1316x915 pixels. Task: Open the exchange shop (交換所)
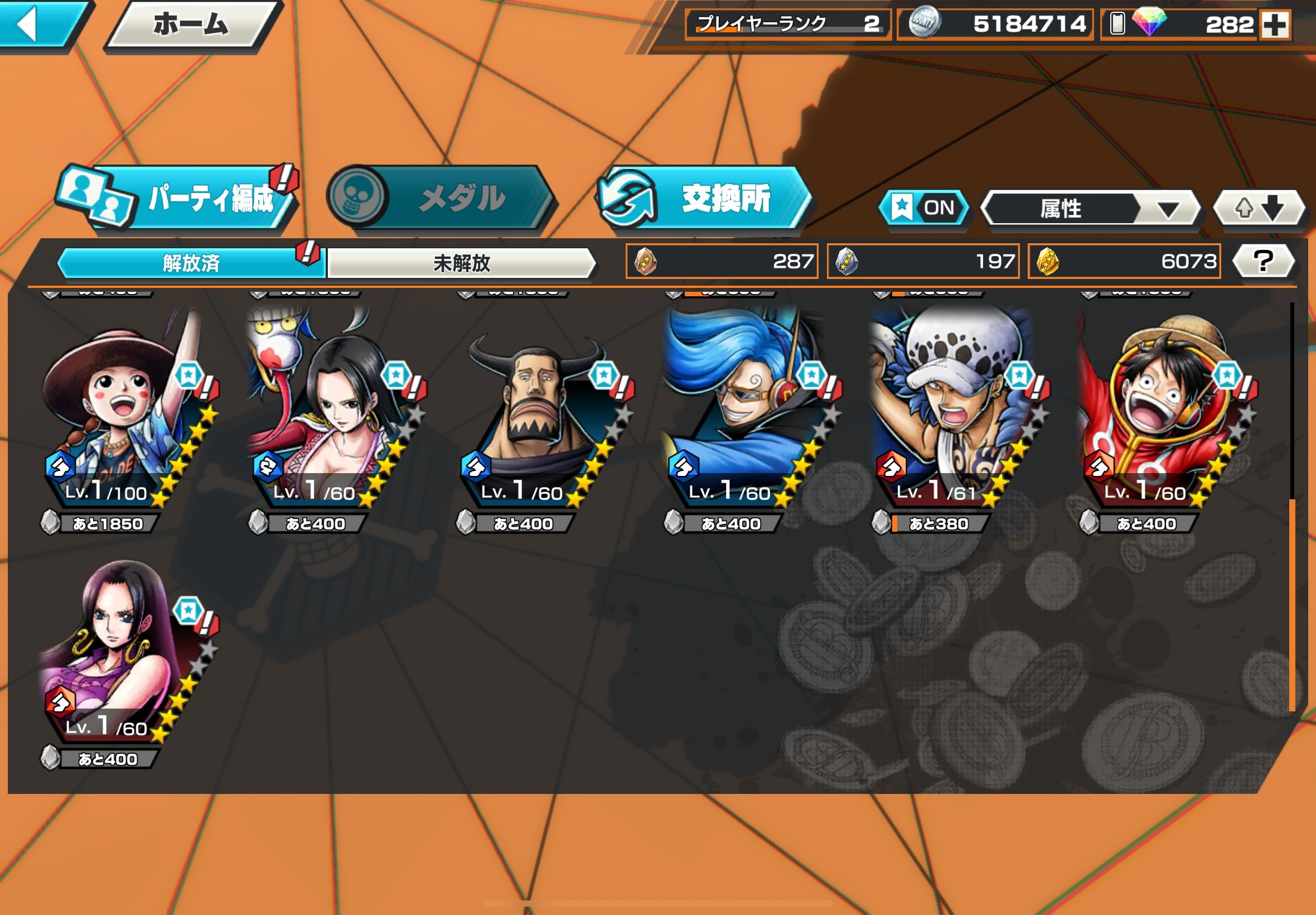click(x=705, y=199)
